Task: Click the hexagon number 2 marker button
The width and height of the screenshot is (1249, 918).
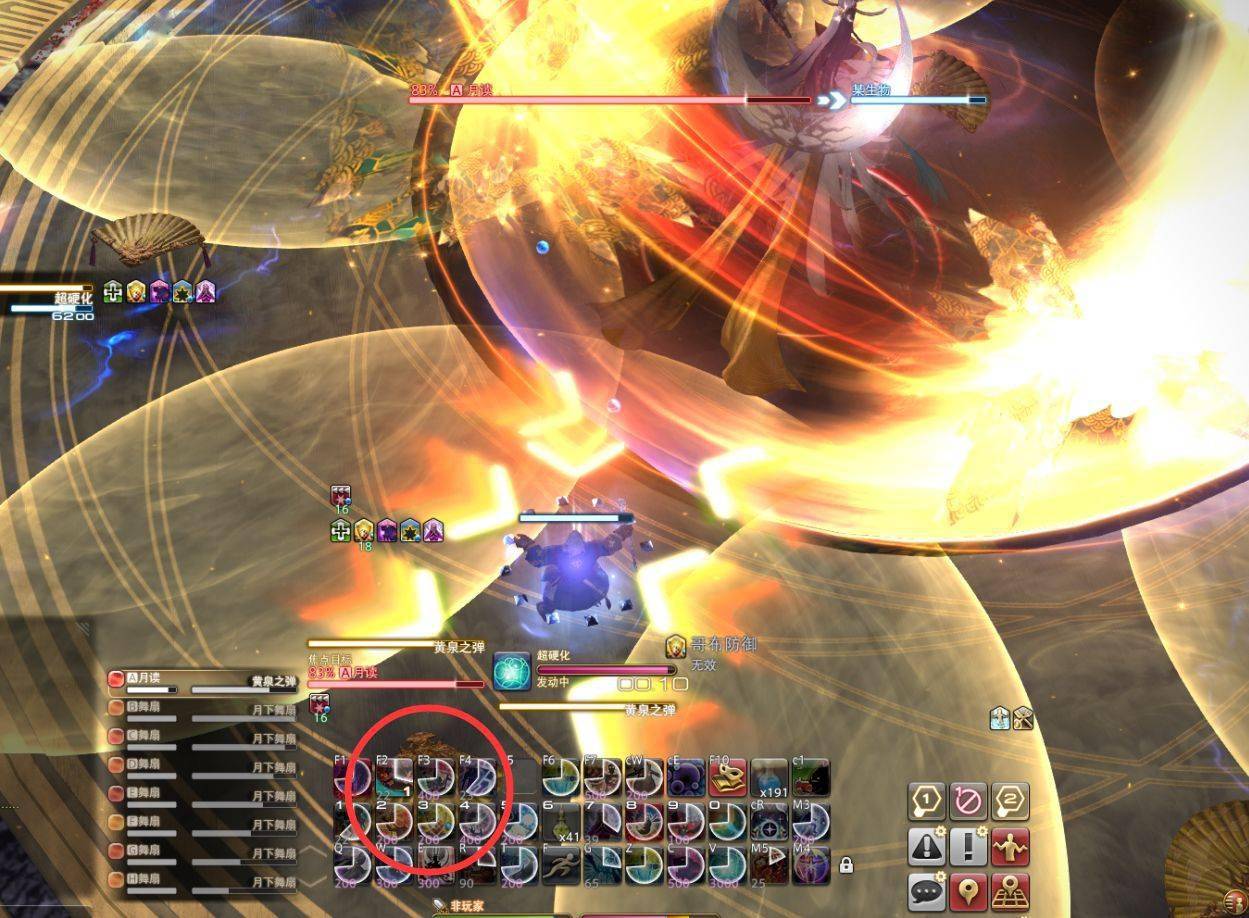Action: pyautogui.click(x=1011, y=802)
